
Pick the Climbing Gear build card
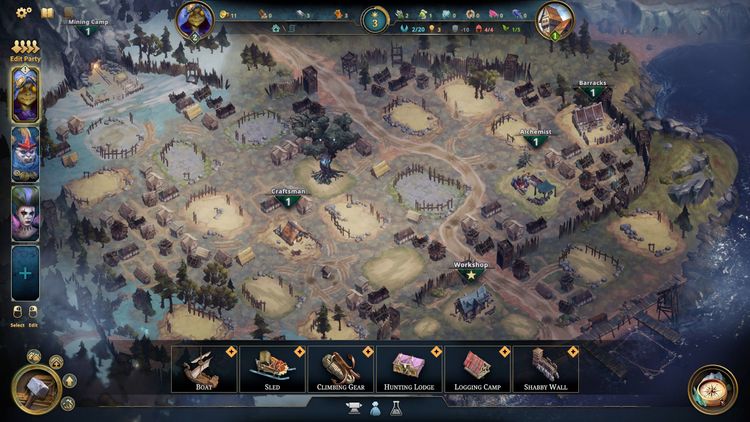coord(340,369)
